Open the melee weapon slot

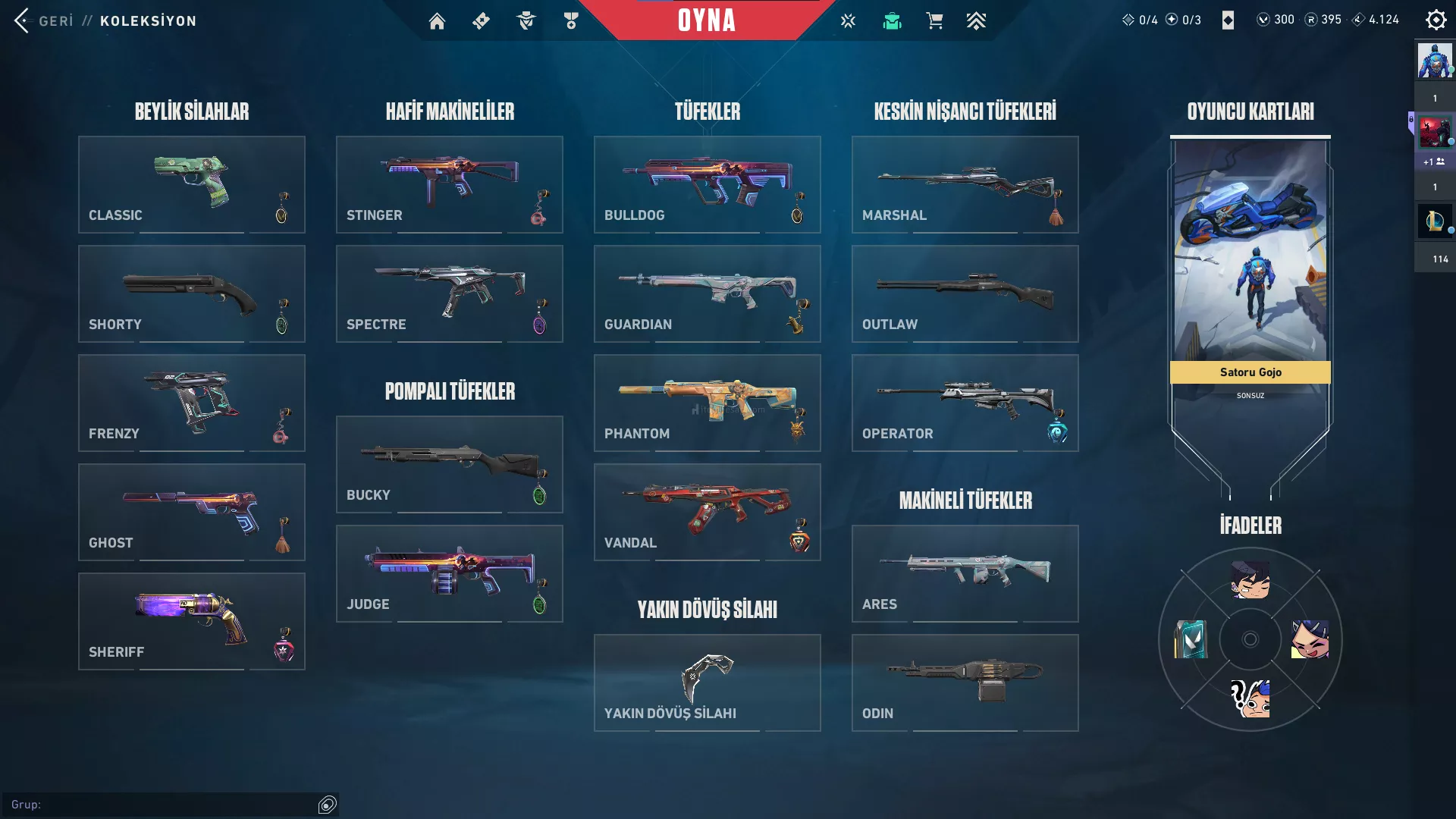[707, 682]
